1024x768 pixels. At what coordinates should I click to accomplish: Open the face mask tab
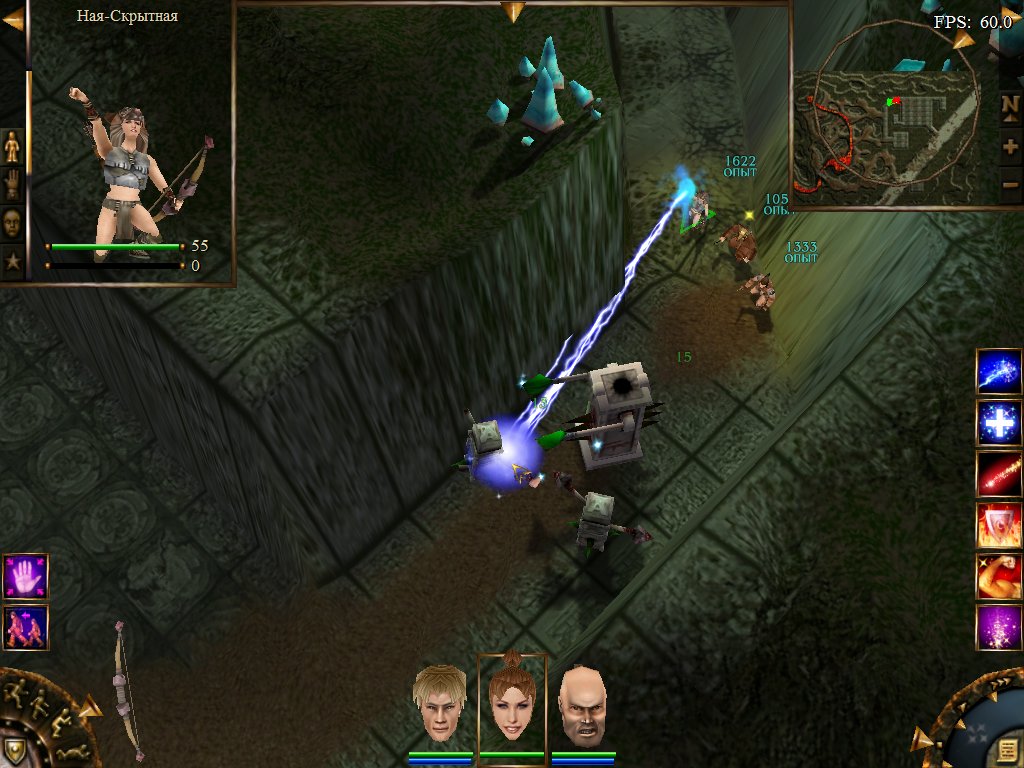[12, 222]
